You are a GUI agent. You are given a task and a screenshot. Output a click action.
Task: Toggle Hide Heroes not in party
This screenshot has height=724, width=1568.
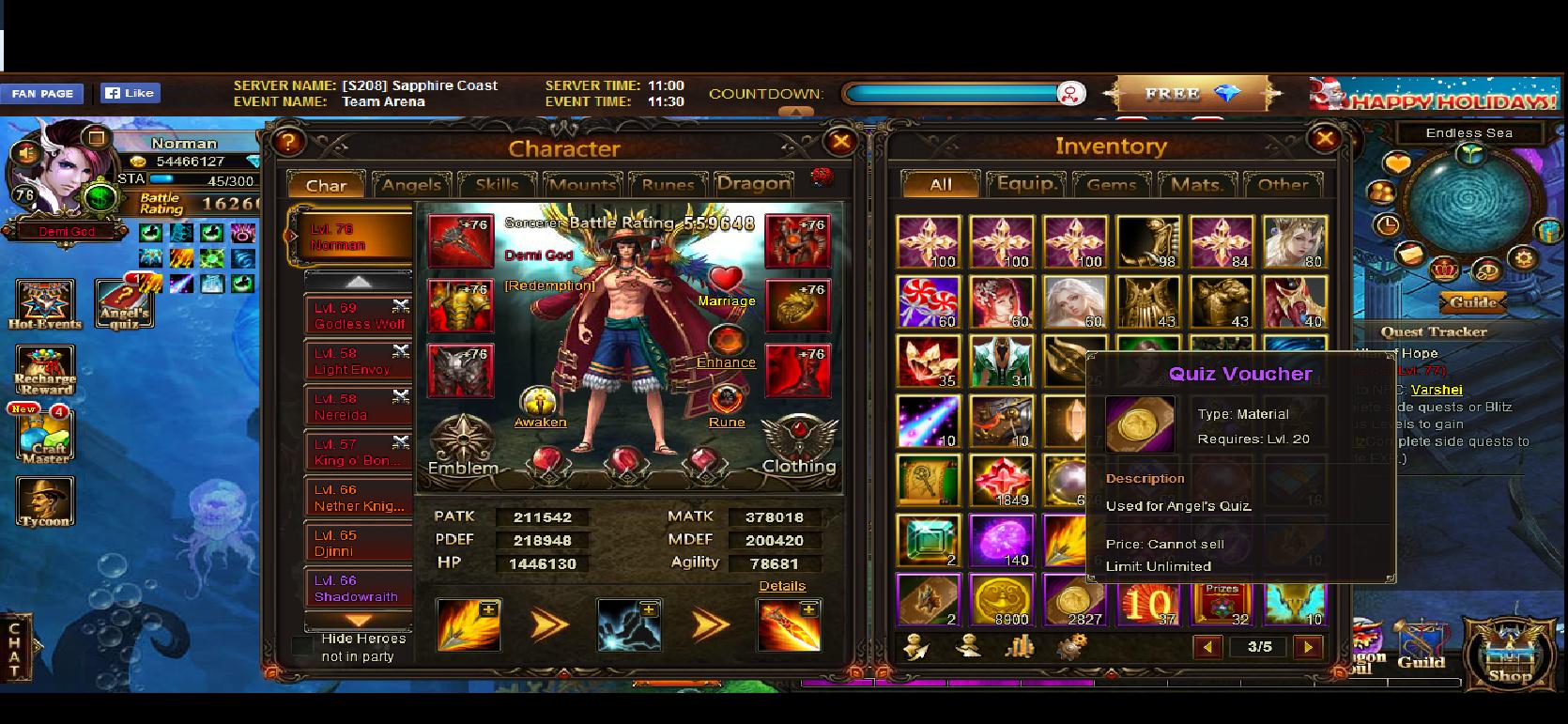[303, 646]
